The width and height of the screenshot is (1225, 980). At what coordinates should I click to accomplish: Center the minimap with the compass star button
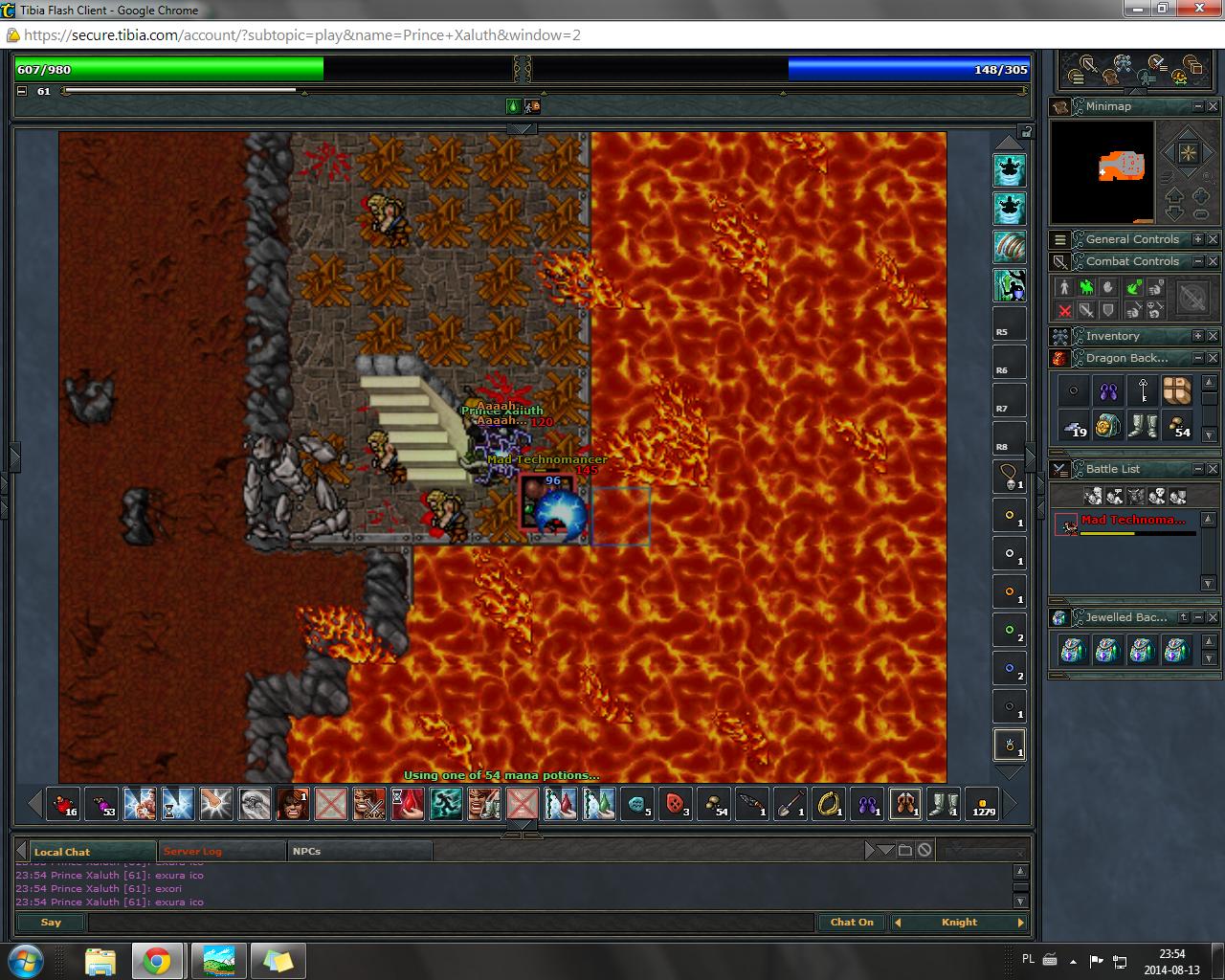pos(1187,153)
